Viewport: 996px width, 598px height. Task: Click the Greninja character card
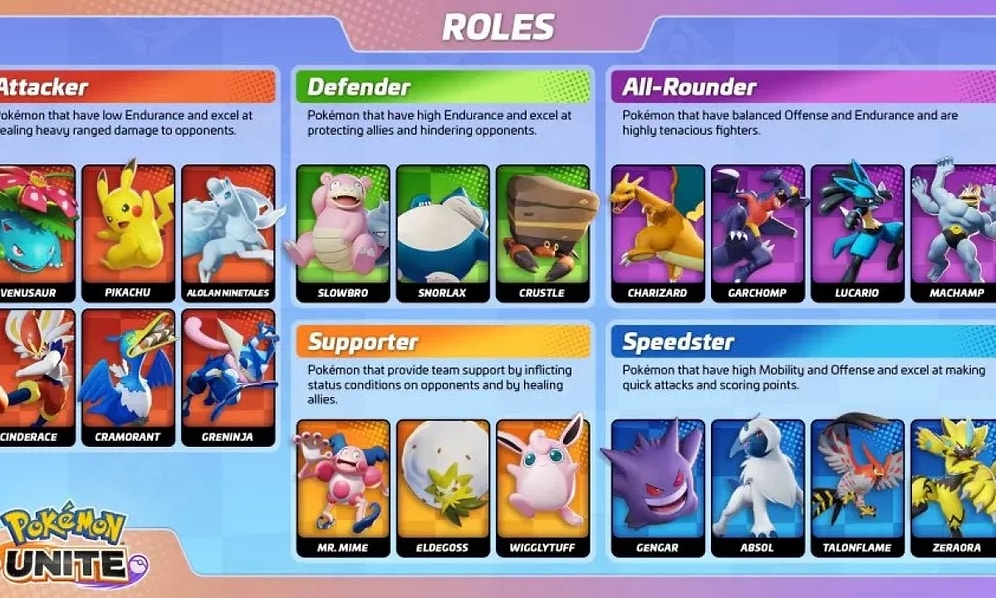click(x=228, y=377)
